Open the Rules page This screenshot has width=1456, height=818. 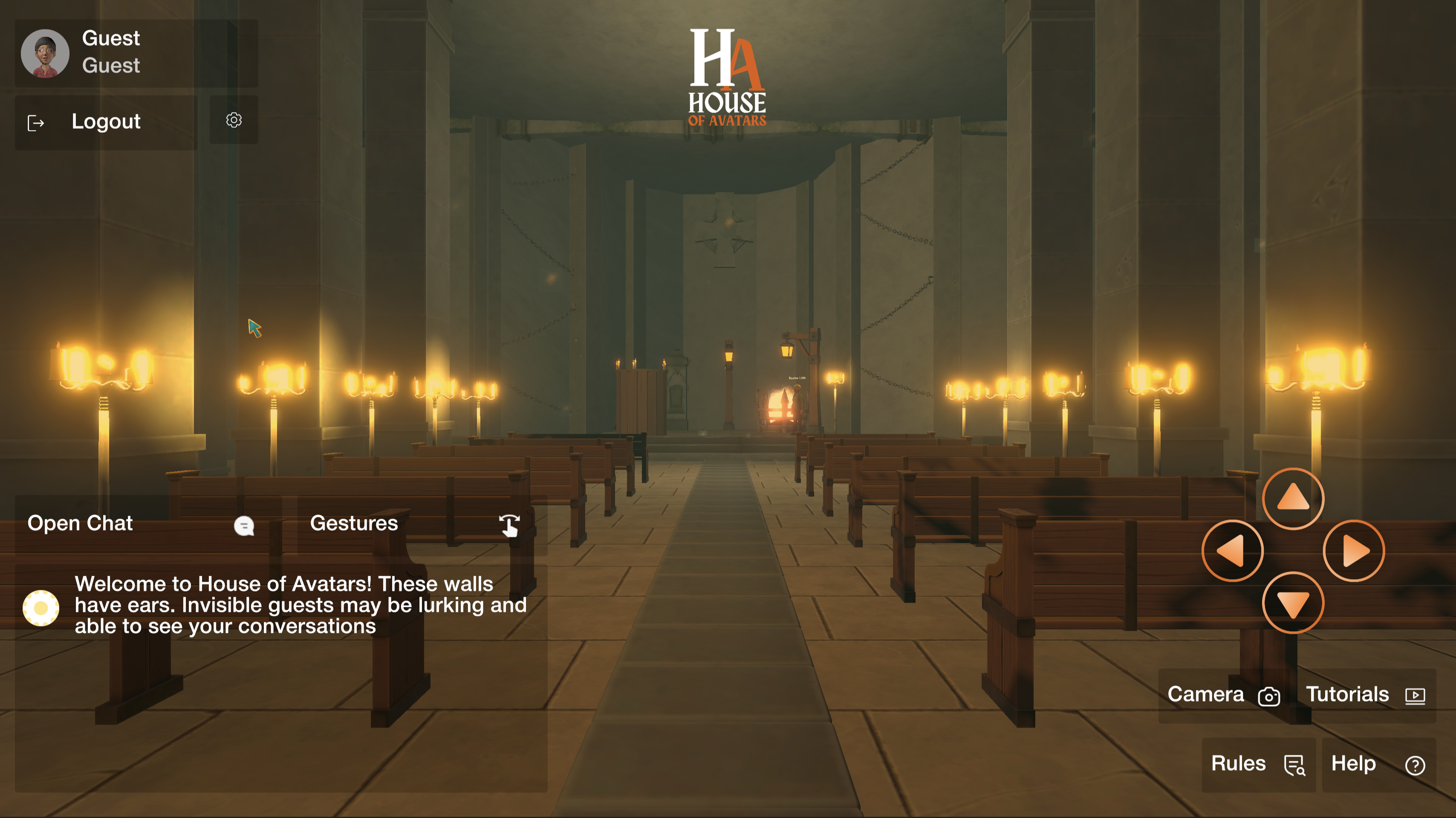click(x=1238, y=763)
